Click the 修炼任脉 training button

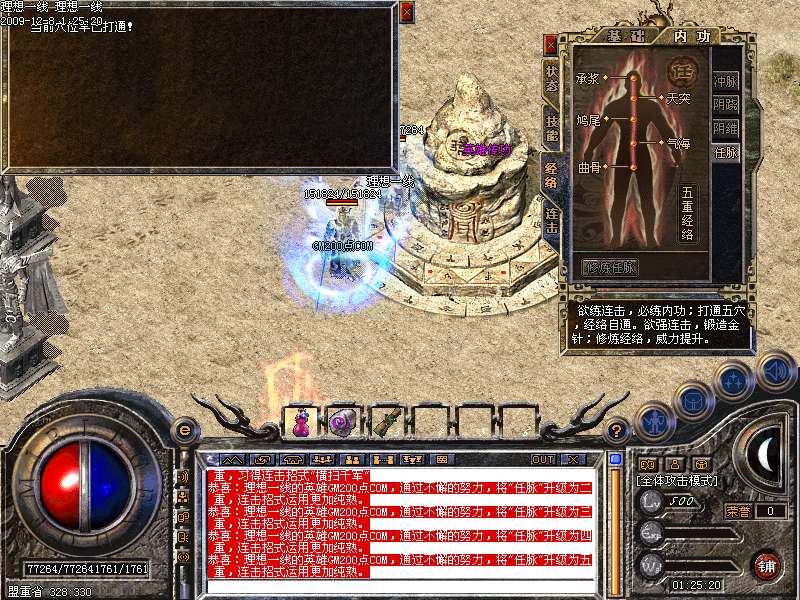point(610,268)
